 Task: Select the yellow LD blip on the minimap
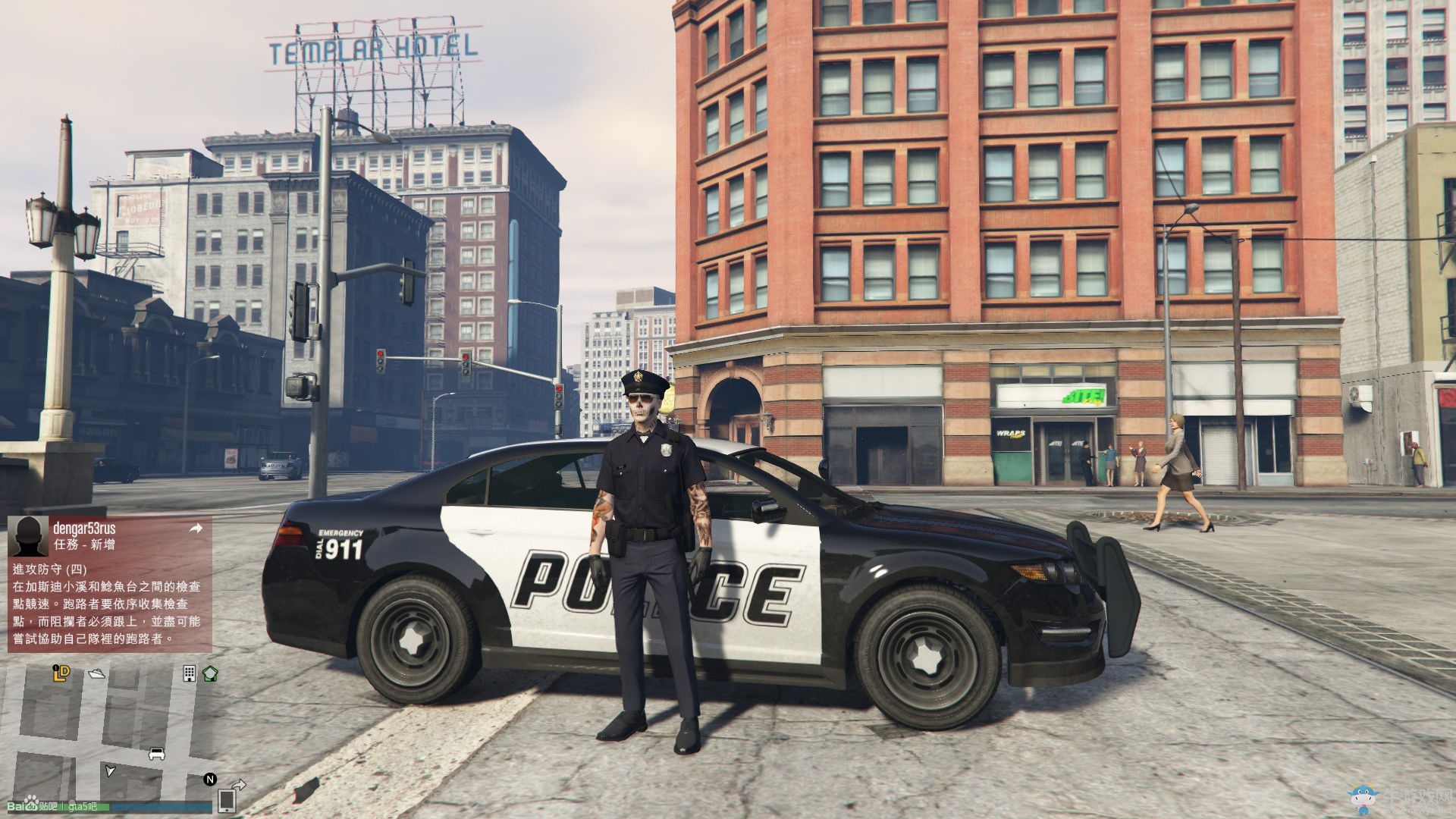pos(61,673)
